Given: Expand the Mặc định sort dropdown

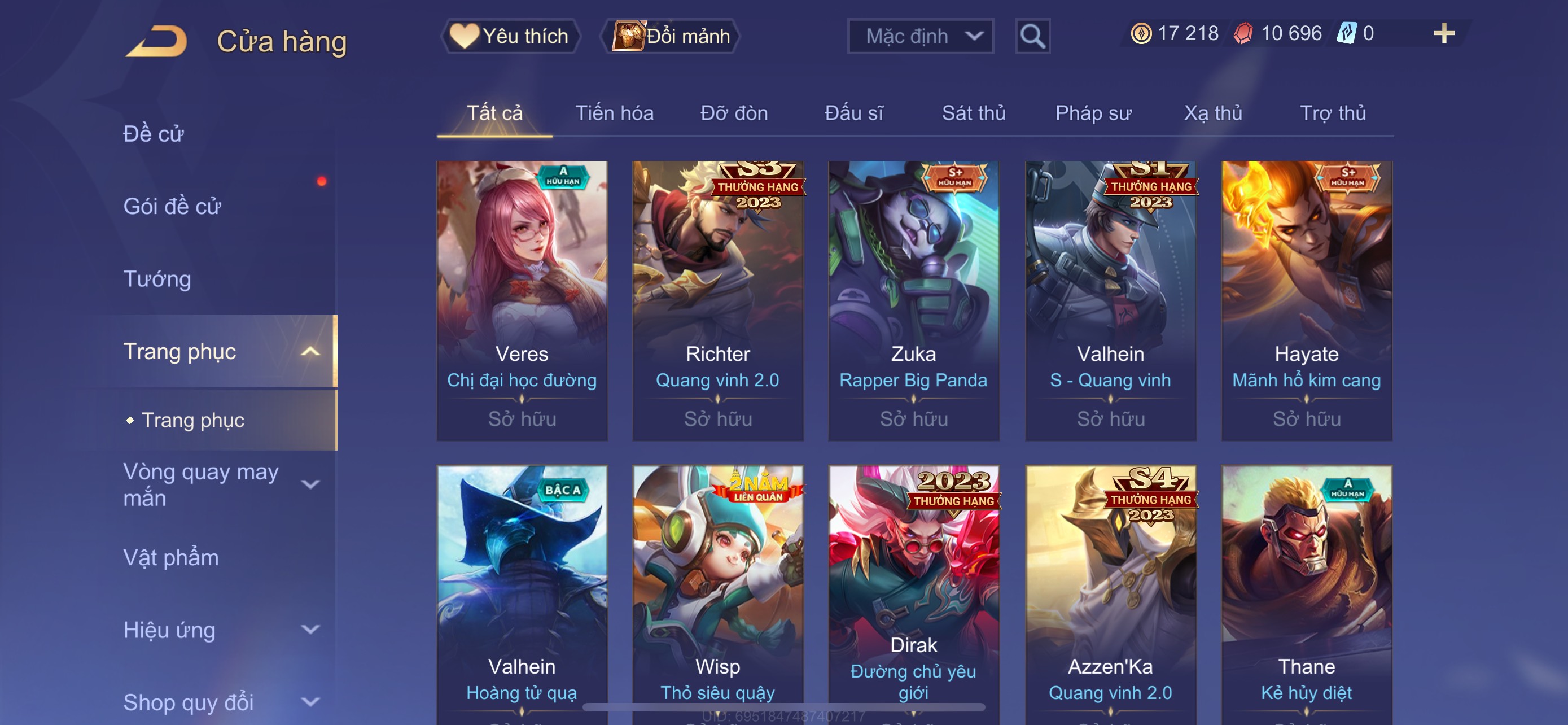Looking at the screenshot, I should coord(919,37).
